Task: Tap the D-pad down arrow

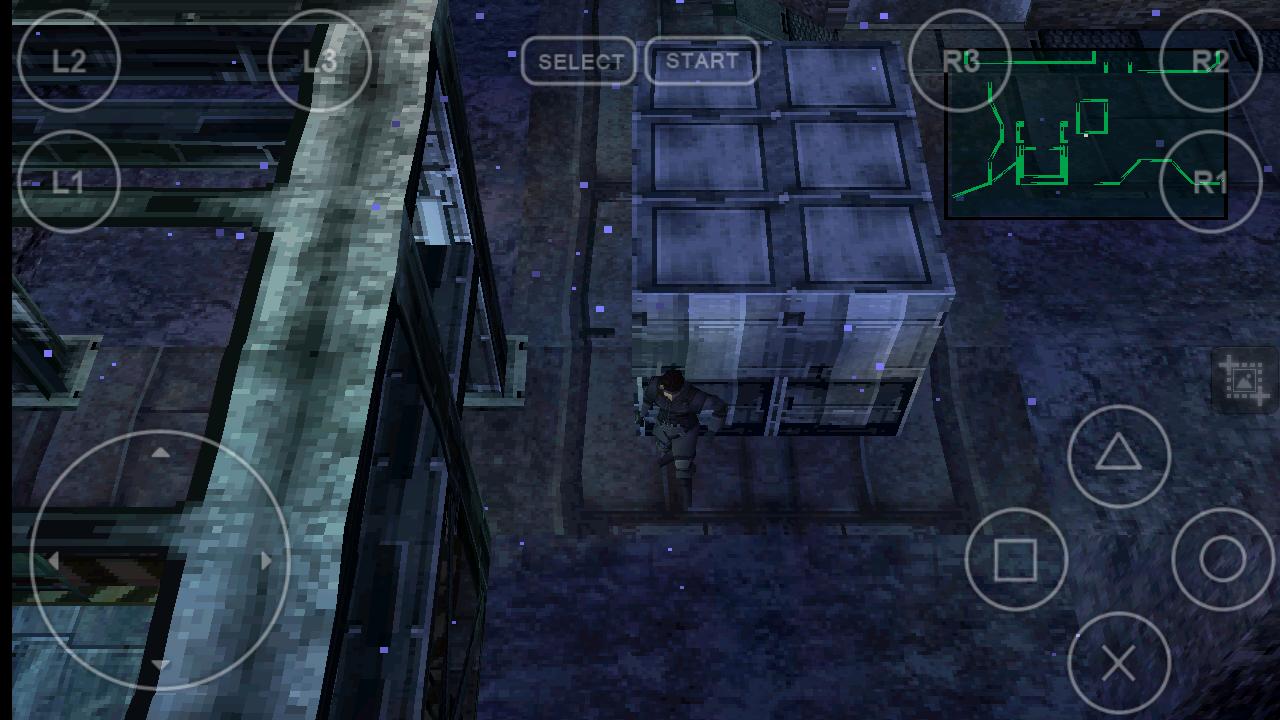Action: coord(160,664)
